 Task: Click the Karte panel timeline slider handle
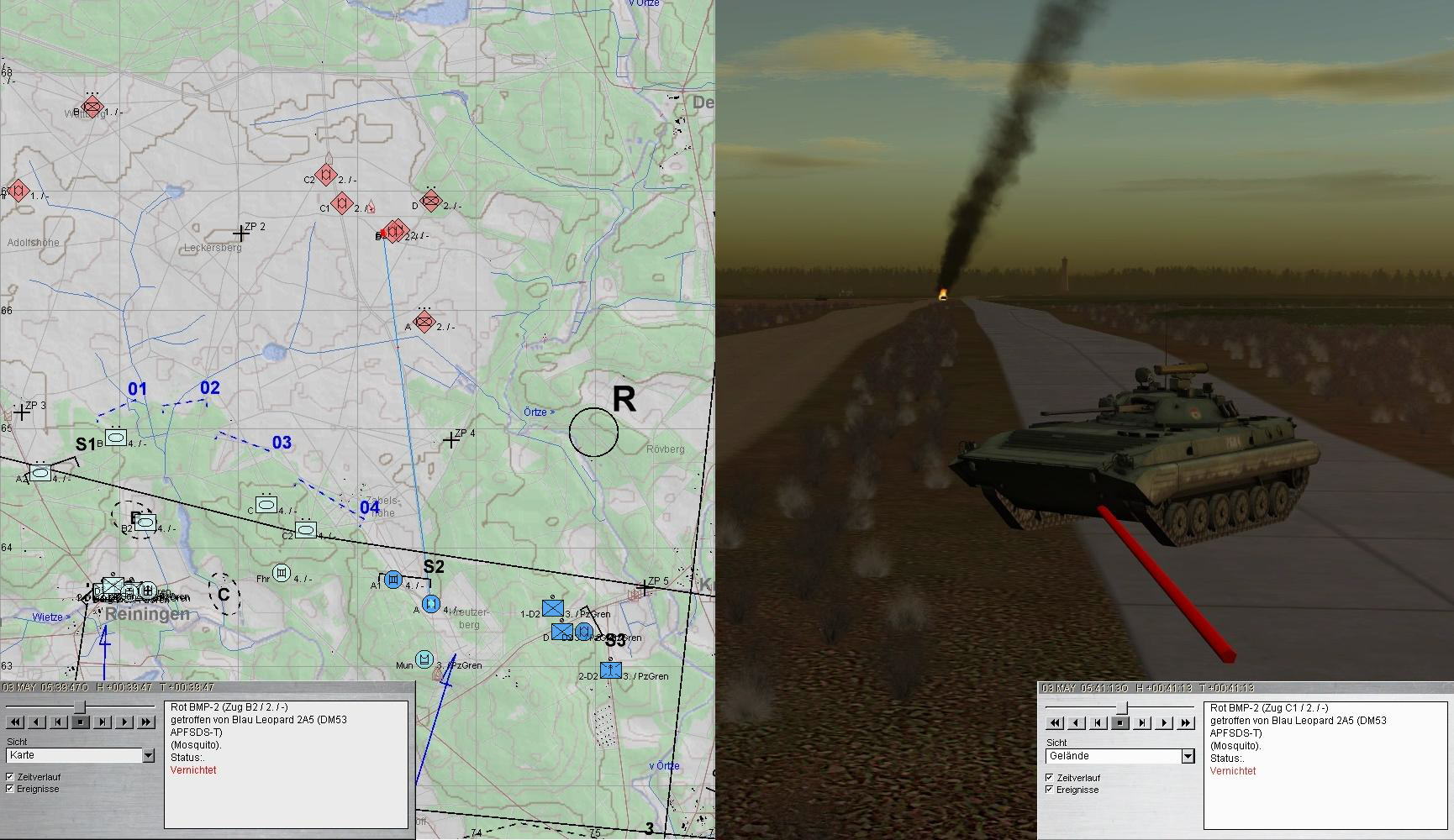(x=82, y=708)
